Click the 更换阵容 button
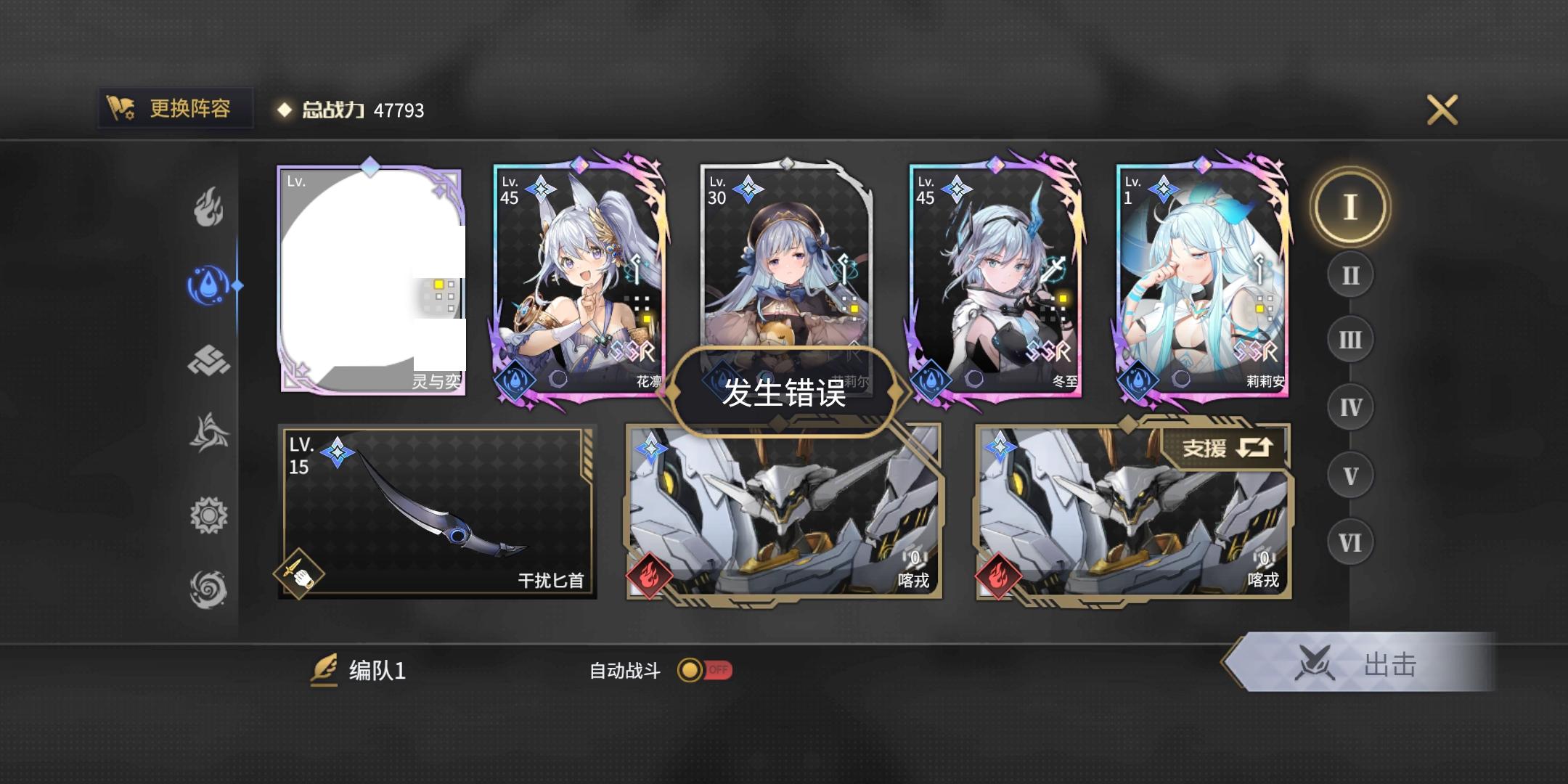Image resolution: width=1568 pixels, height=784 pixels. click(174, 110)
